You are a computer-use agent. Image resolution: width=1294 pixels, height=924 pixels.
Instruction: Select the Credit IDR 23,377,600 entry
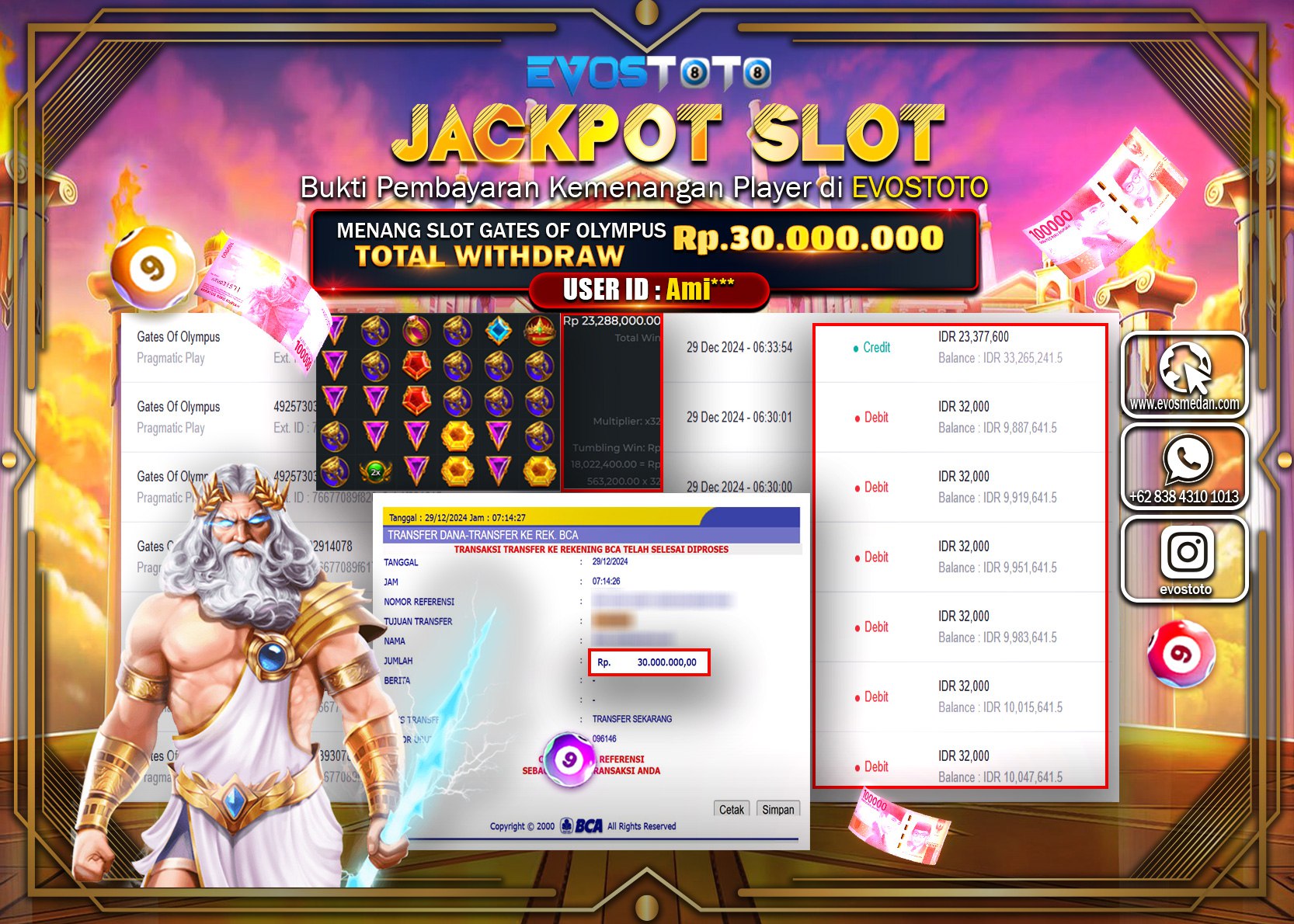pos(963,348)
